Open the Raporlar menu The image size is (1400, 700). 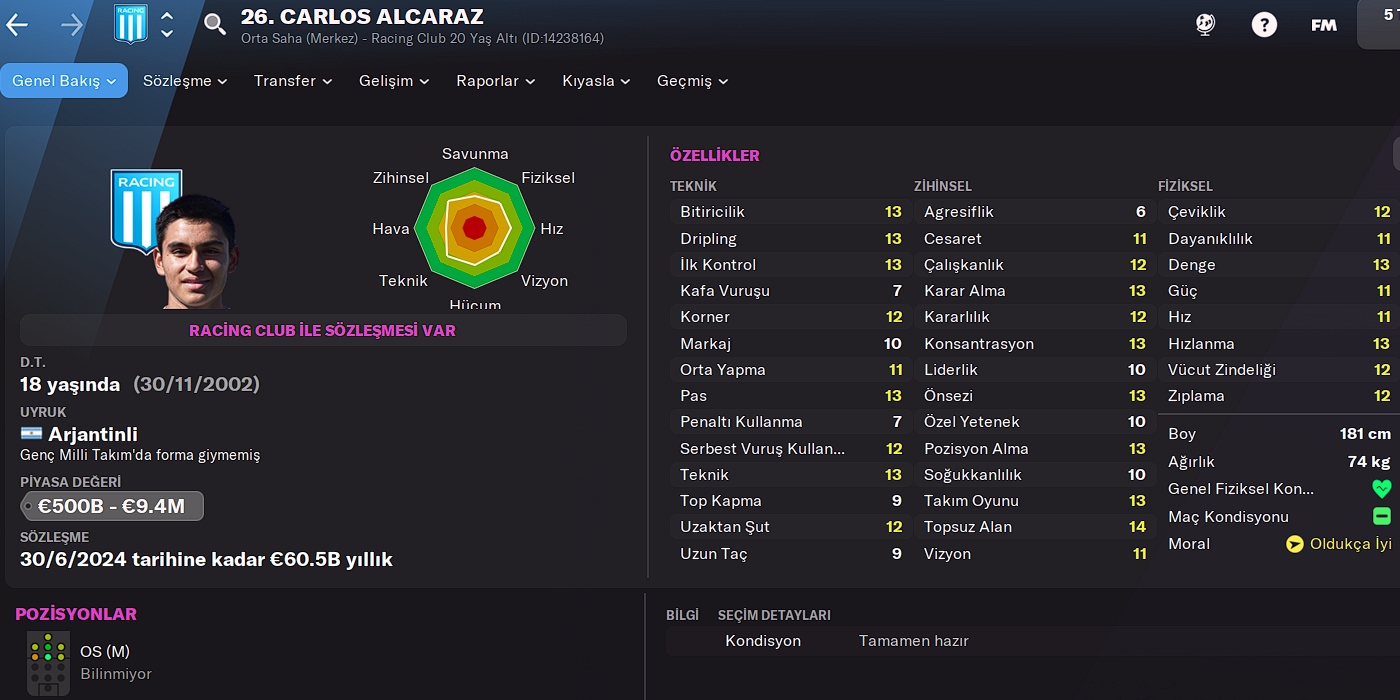click(x=495, y=81)
